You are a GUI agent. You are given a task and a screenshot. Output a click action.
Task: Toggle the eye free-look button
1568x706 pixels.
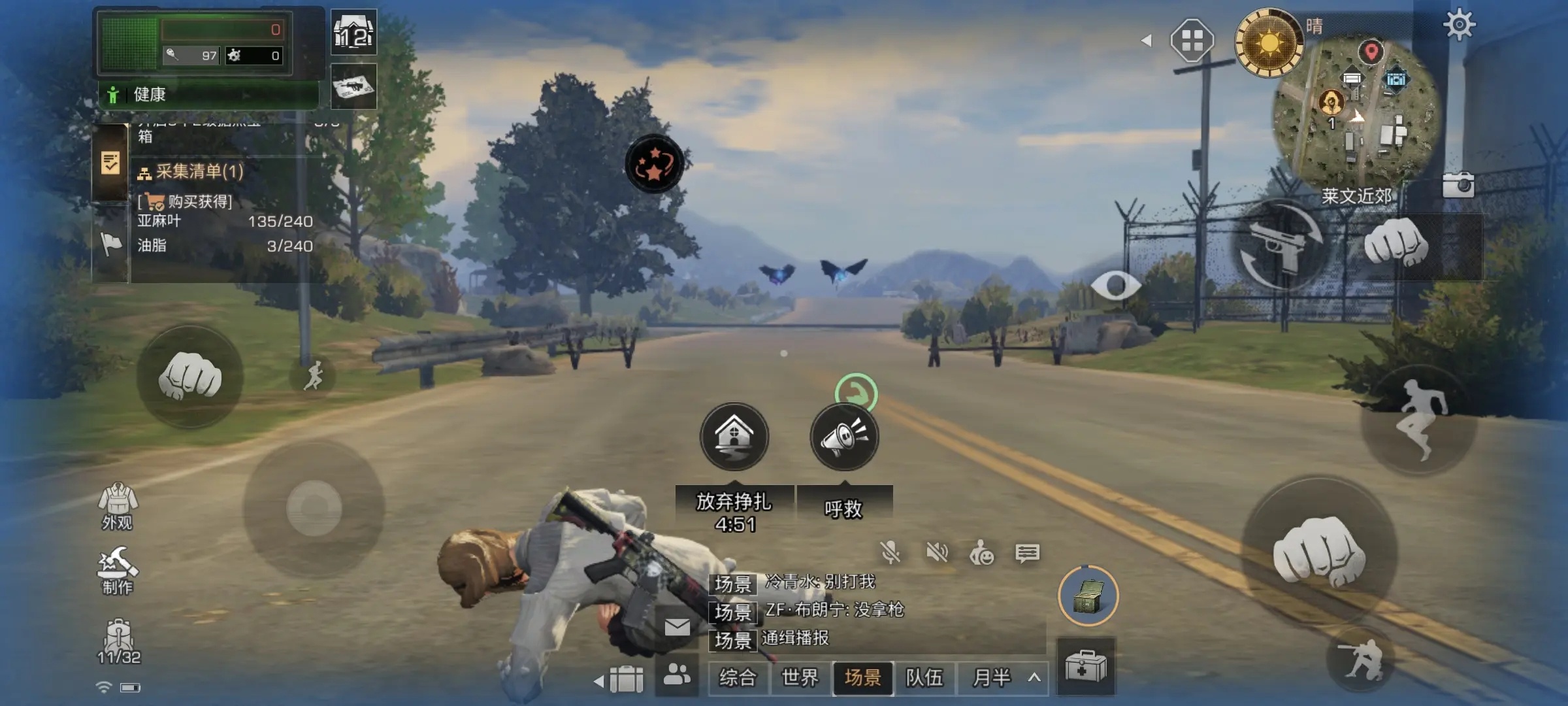tap(1115, 285)
